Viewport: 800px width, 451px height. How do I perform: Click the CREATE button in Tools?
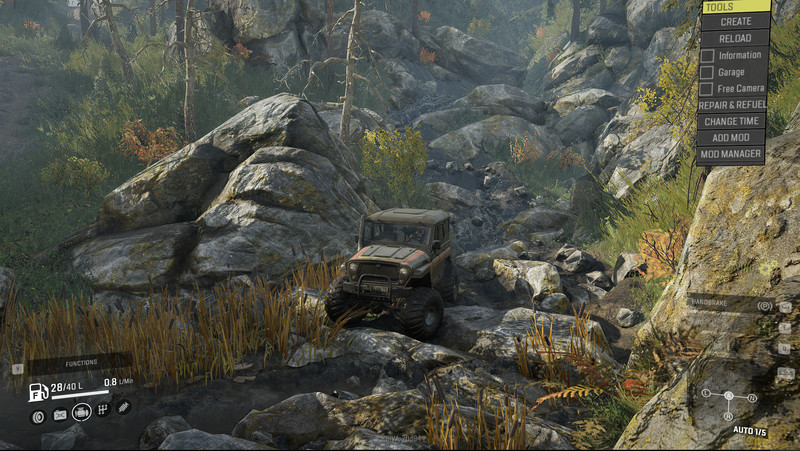[x=735, y=21]
